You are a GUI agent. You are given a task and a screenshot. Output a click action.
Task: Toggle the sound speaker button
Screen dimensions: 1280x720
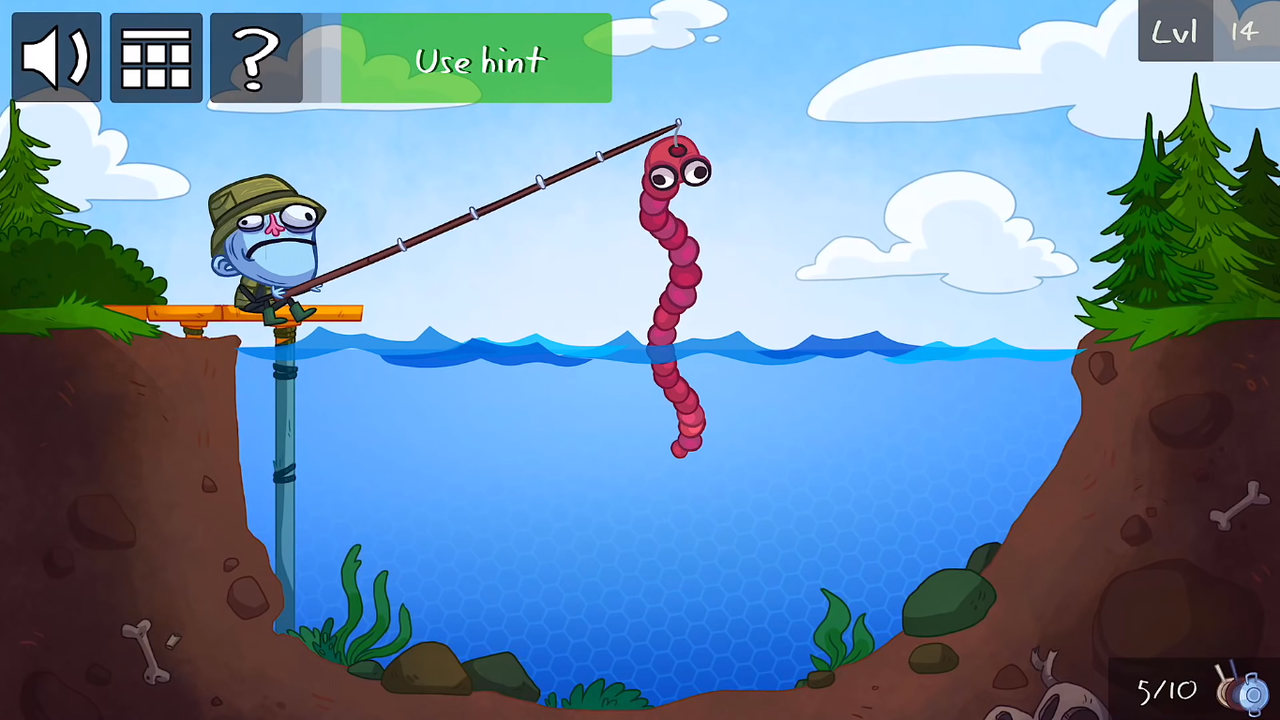(x=56, y=58)
